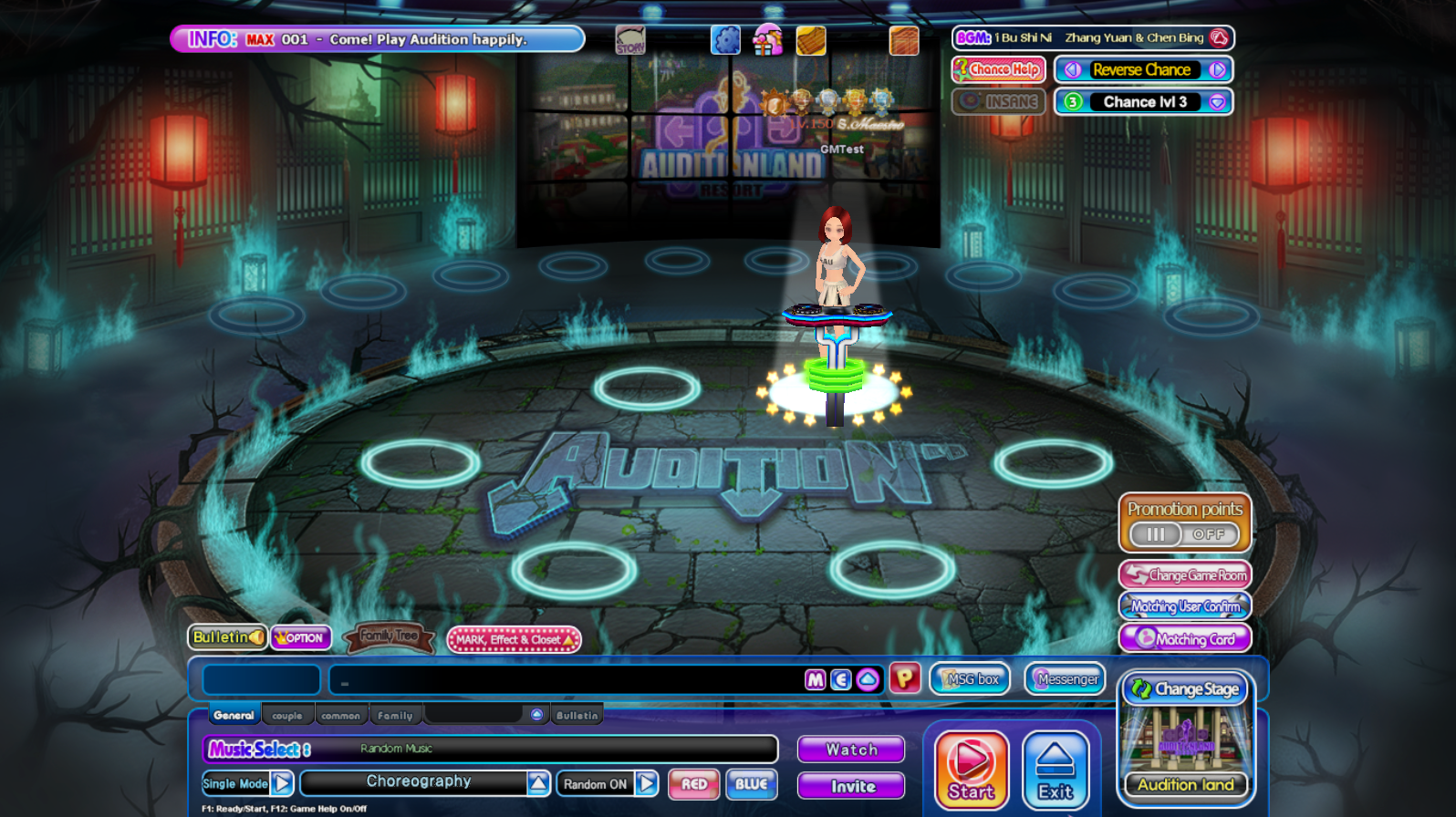The image size is (1456, 817).
Task: Open Chance Help
Action: tap(998, 69)
